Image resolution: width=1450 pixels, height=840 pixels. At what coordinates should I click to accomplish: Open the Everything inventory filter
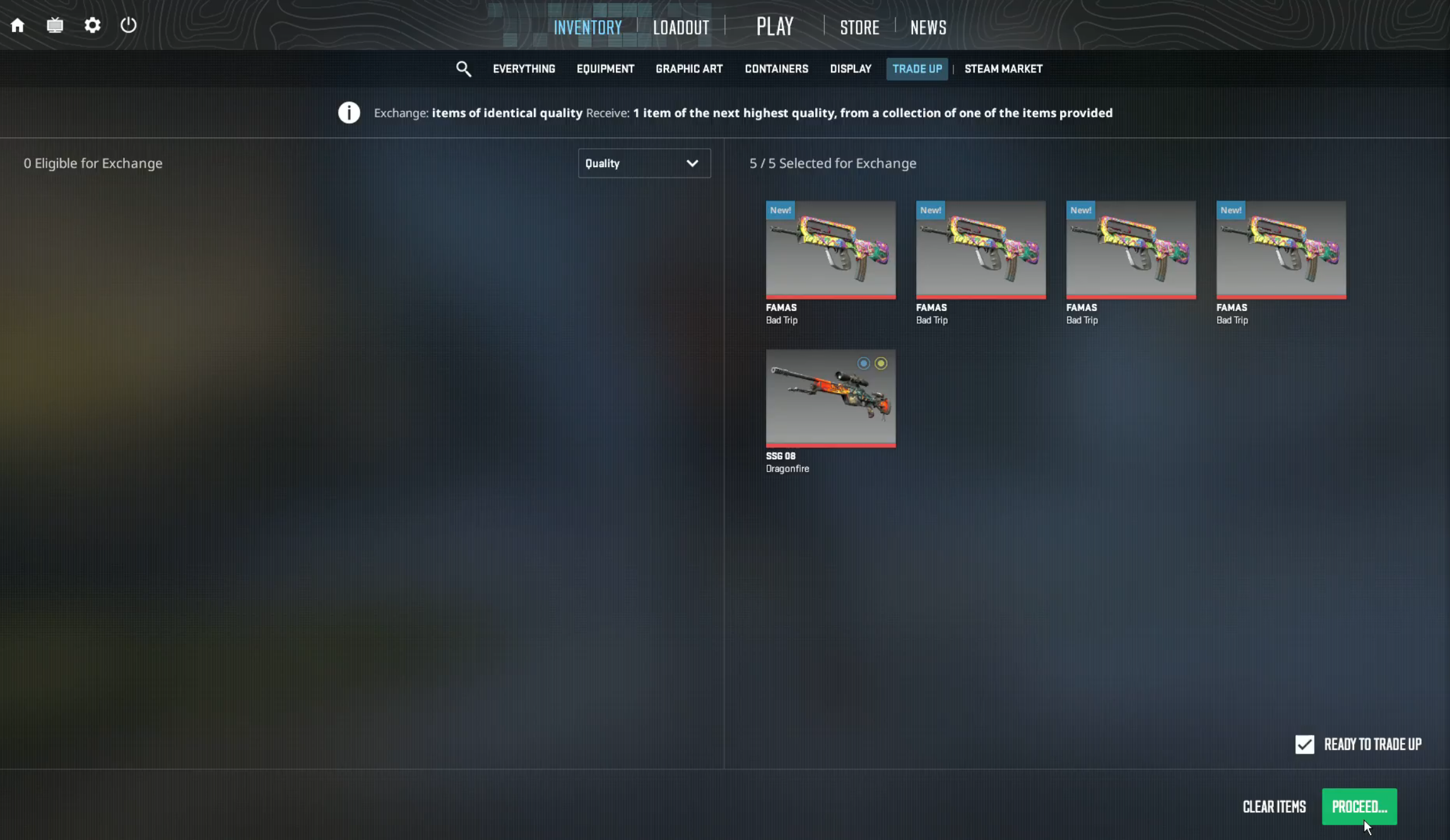pos(523,69)
